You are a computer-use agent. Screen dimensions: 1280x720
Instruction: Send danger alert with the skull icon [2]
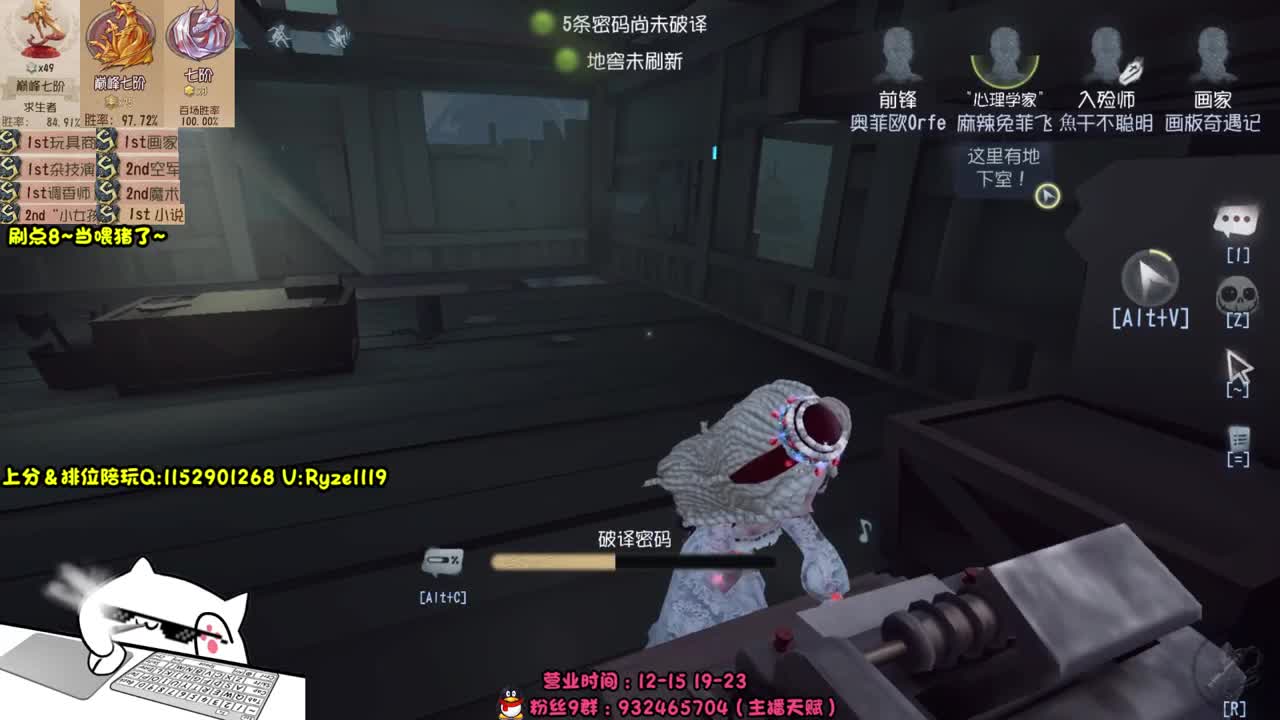(1237, 295)
